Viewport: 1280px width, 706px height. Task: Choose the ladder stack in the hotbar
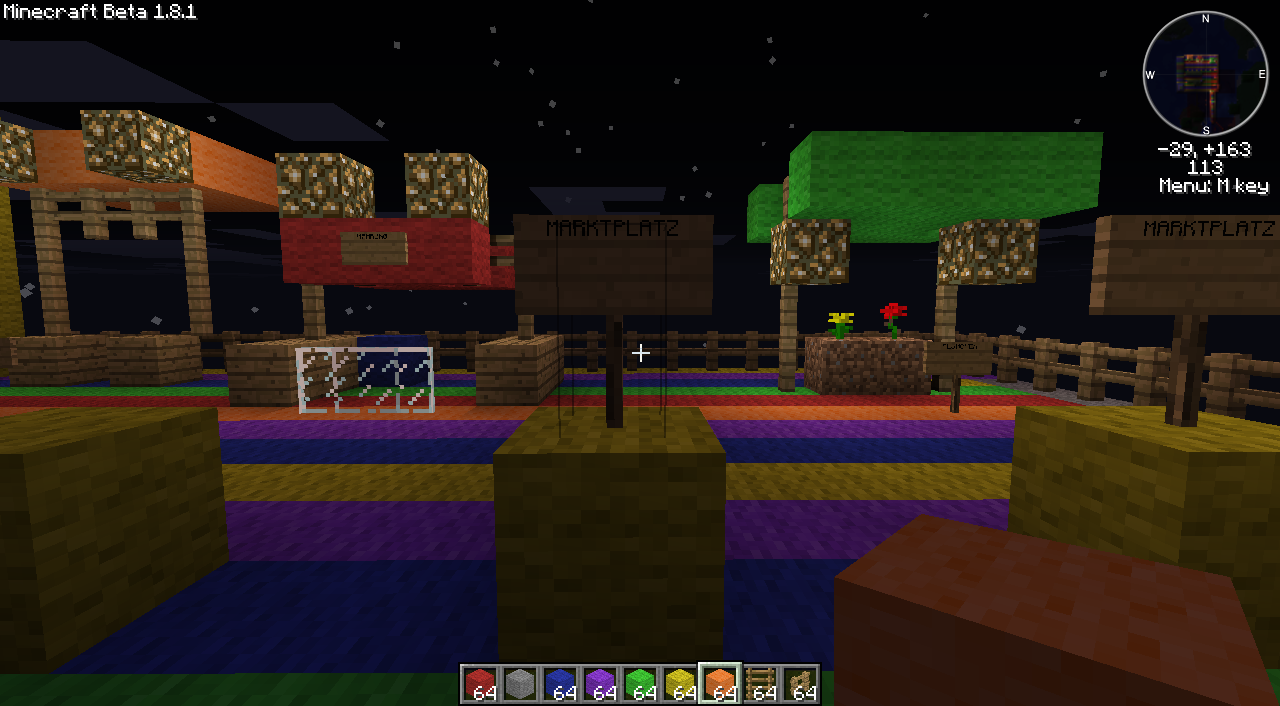tap(760, 684)
